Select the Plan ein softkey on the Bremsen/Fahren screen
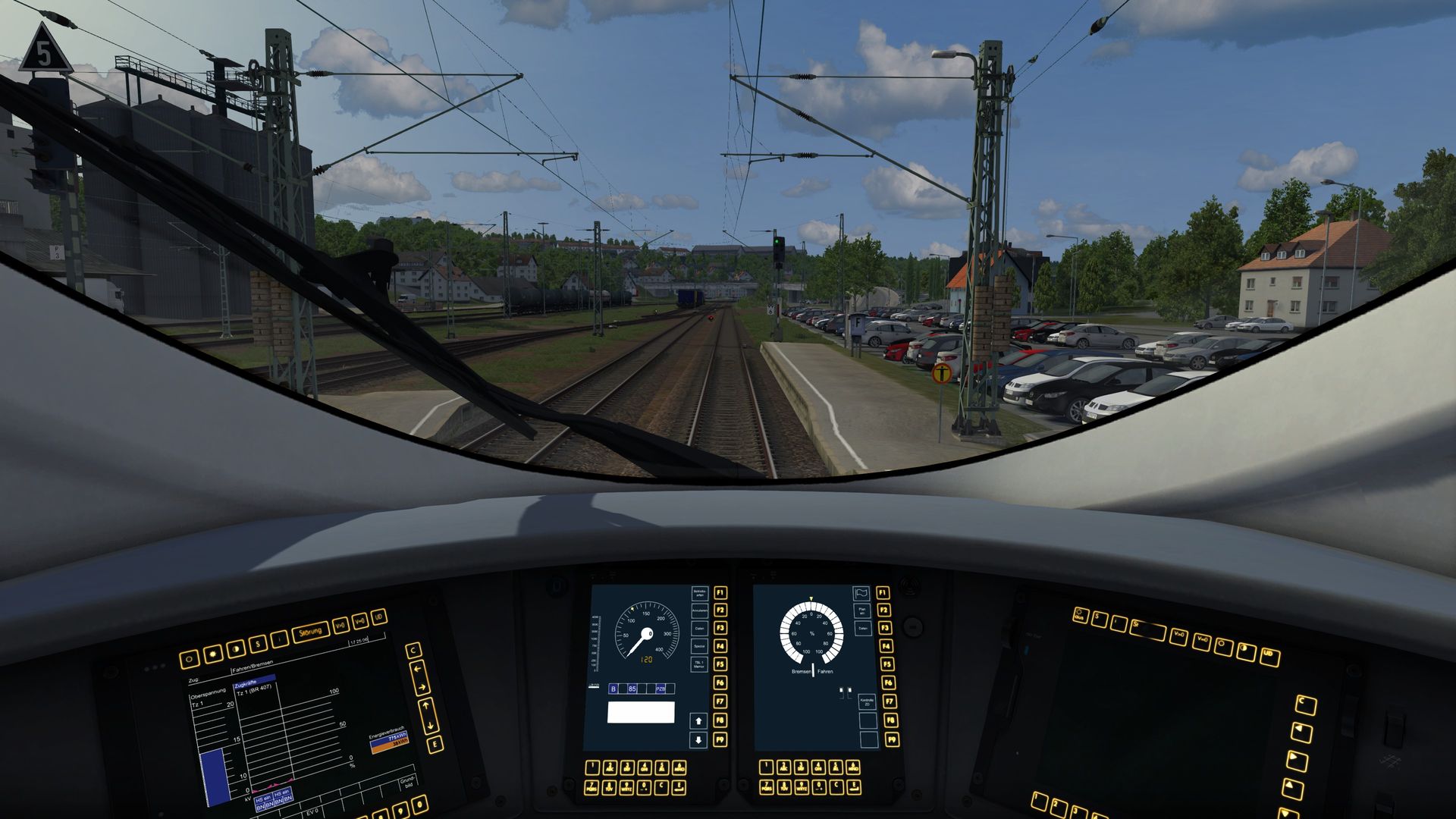The image size is (1456, 819). click(861, 610)
